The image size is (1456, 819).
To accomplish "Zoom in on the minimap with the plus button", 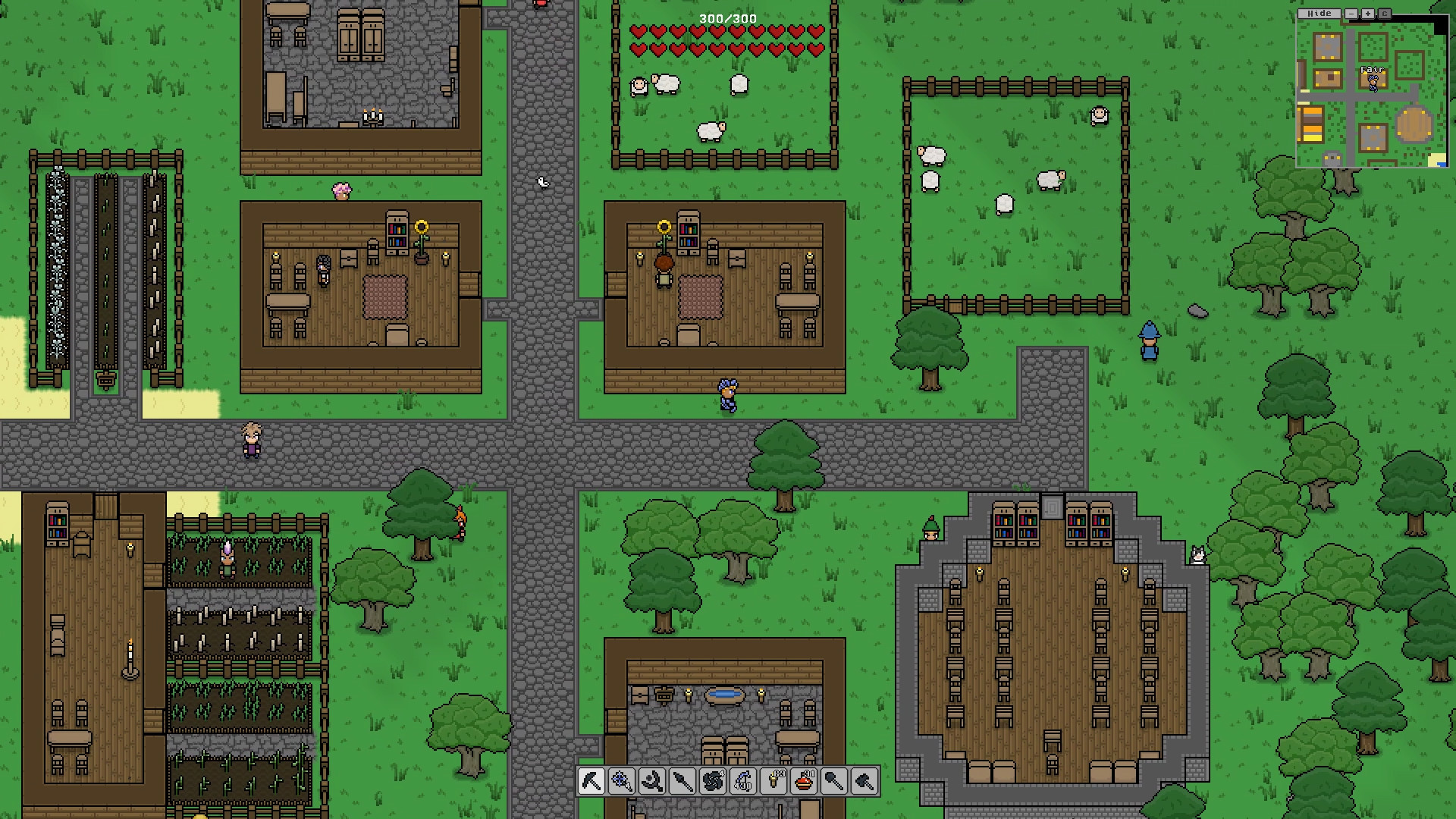I will [x=1368, y=13].
